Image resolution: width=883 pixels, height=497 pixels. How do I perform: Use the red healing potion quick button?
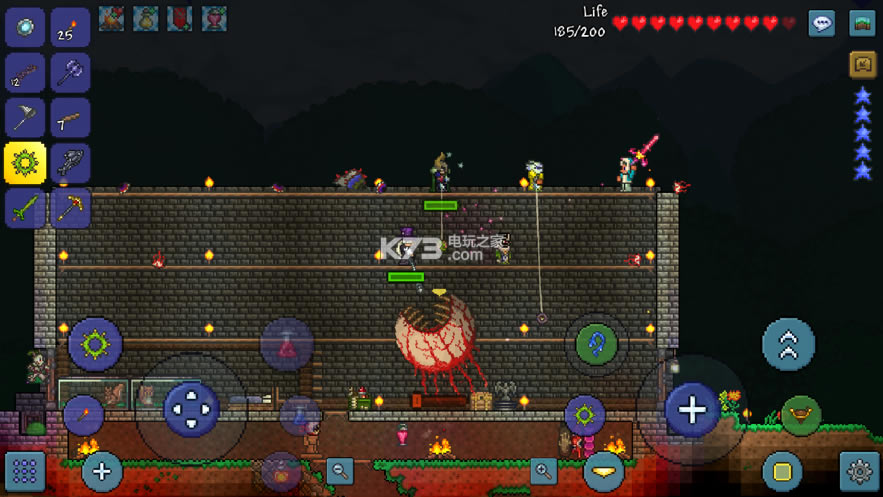[x=287, y=345]
